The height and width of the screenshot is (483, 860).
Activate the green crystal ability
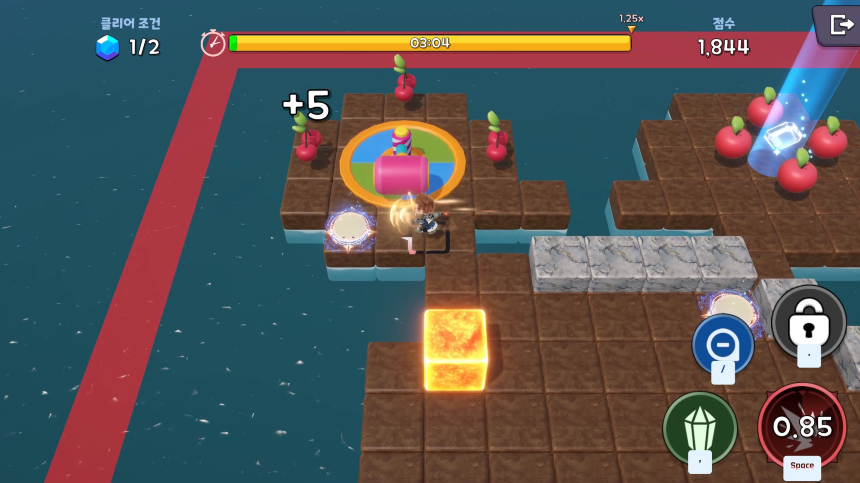pos(700,427)
